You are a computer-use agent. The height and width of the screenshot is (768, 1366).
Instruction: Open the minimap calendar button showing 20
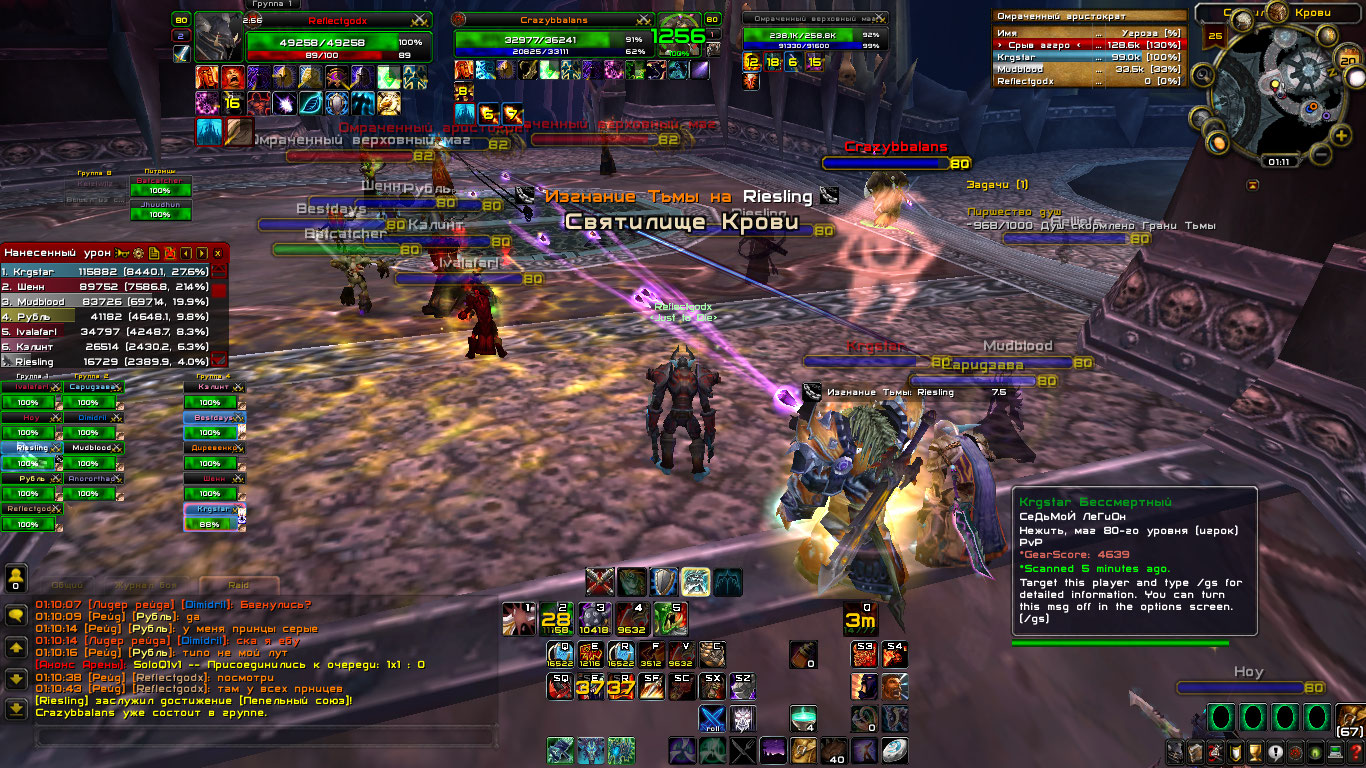tap(1348, 60)
